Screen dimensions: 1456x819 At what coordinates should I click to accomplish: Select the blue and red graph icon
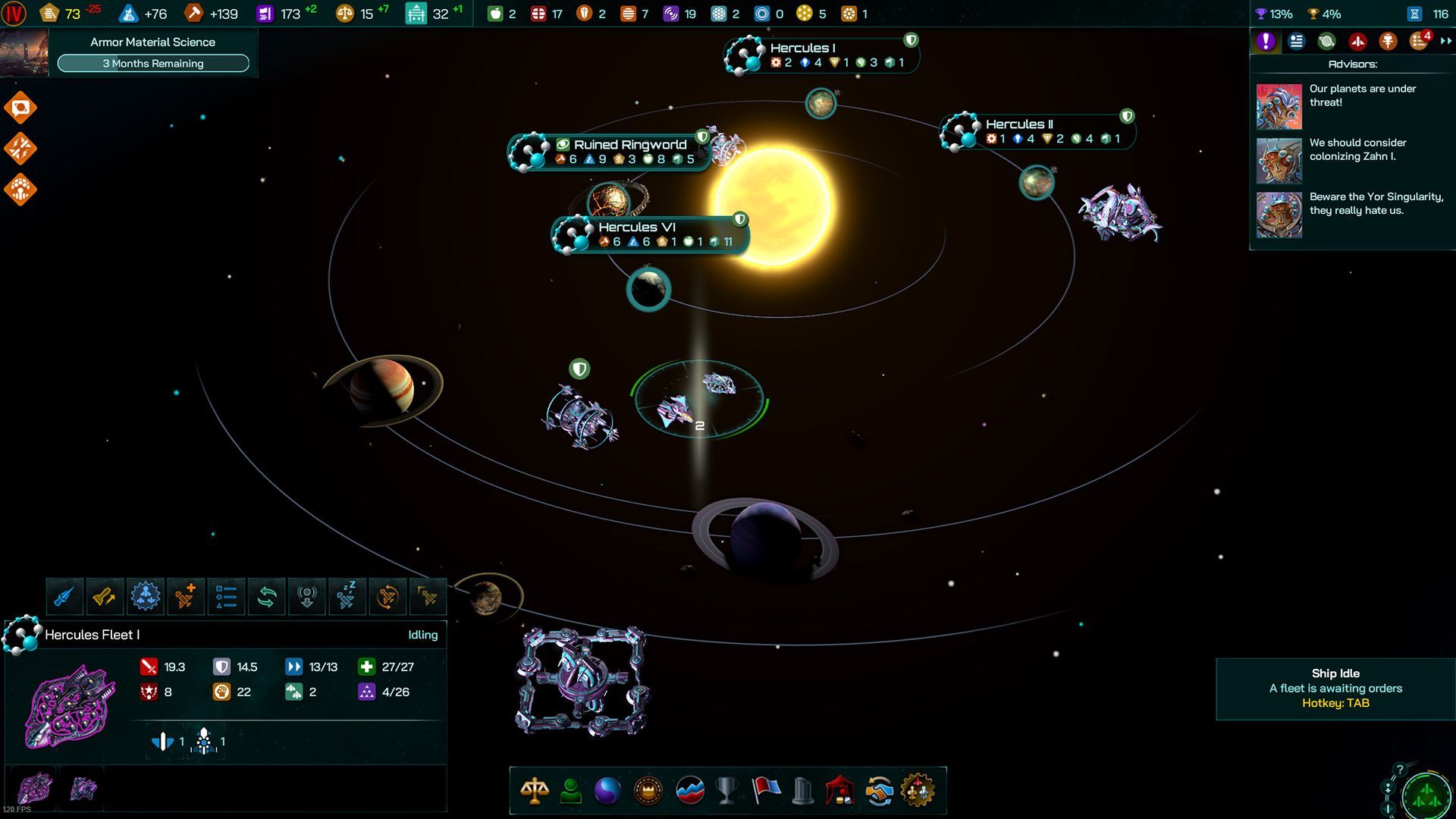689,791
